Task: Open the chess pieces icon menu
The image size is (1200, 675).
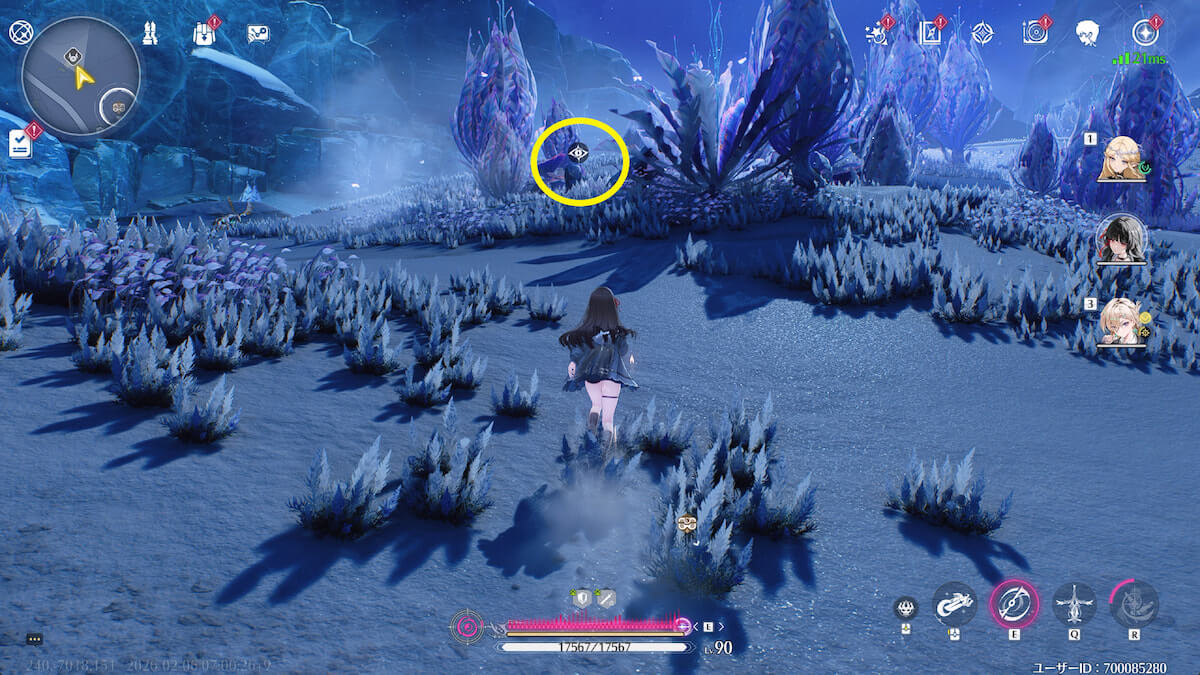Action: click(149, 33)
